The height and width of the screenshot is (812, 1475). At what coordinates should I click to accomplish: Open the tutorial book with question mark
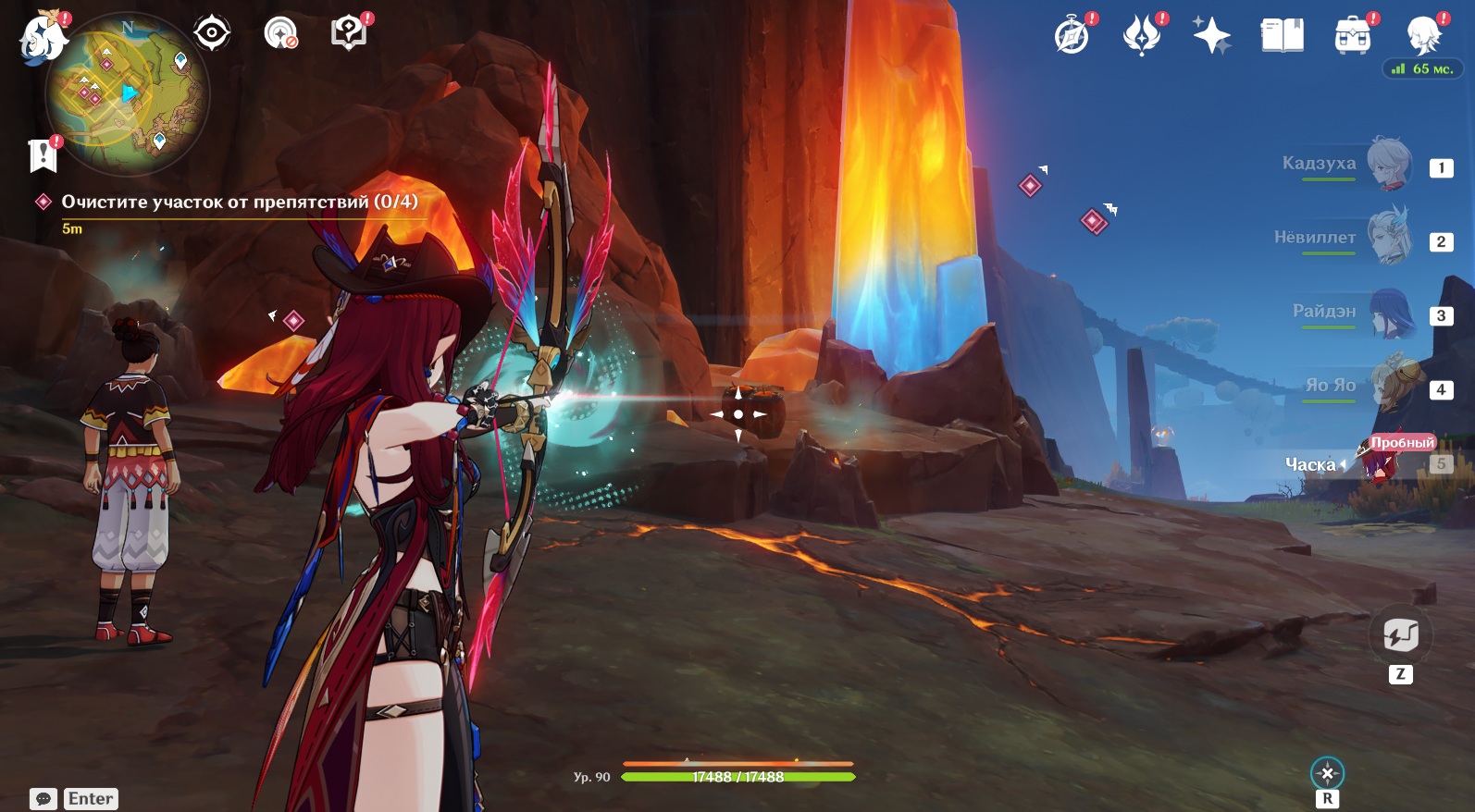click(348, 33)
